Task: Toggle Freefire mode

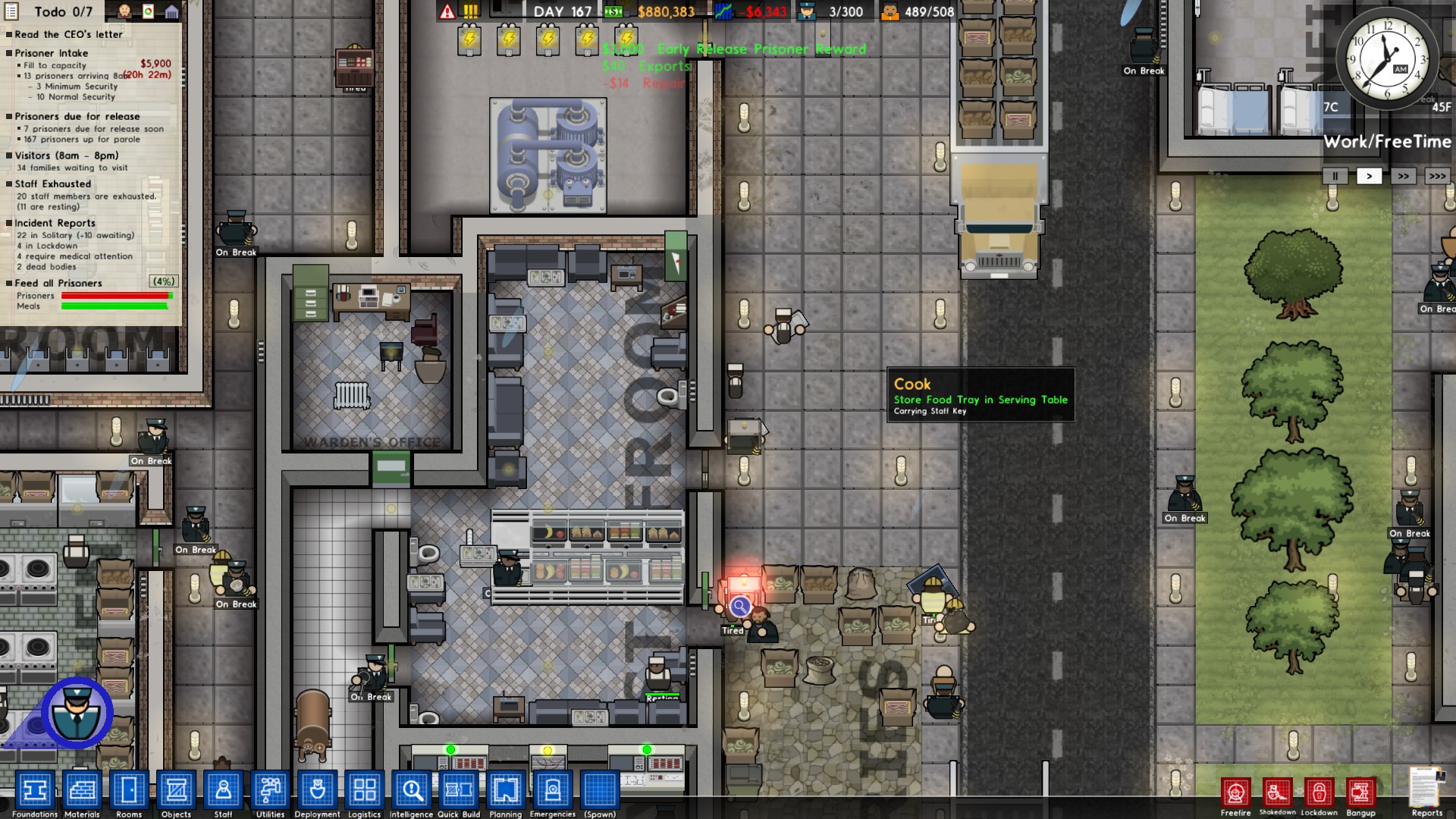Action: (1238, 791)
